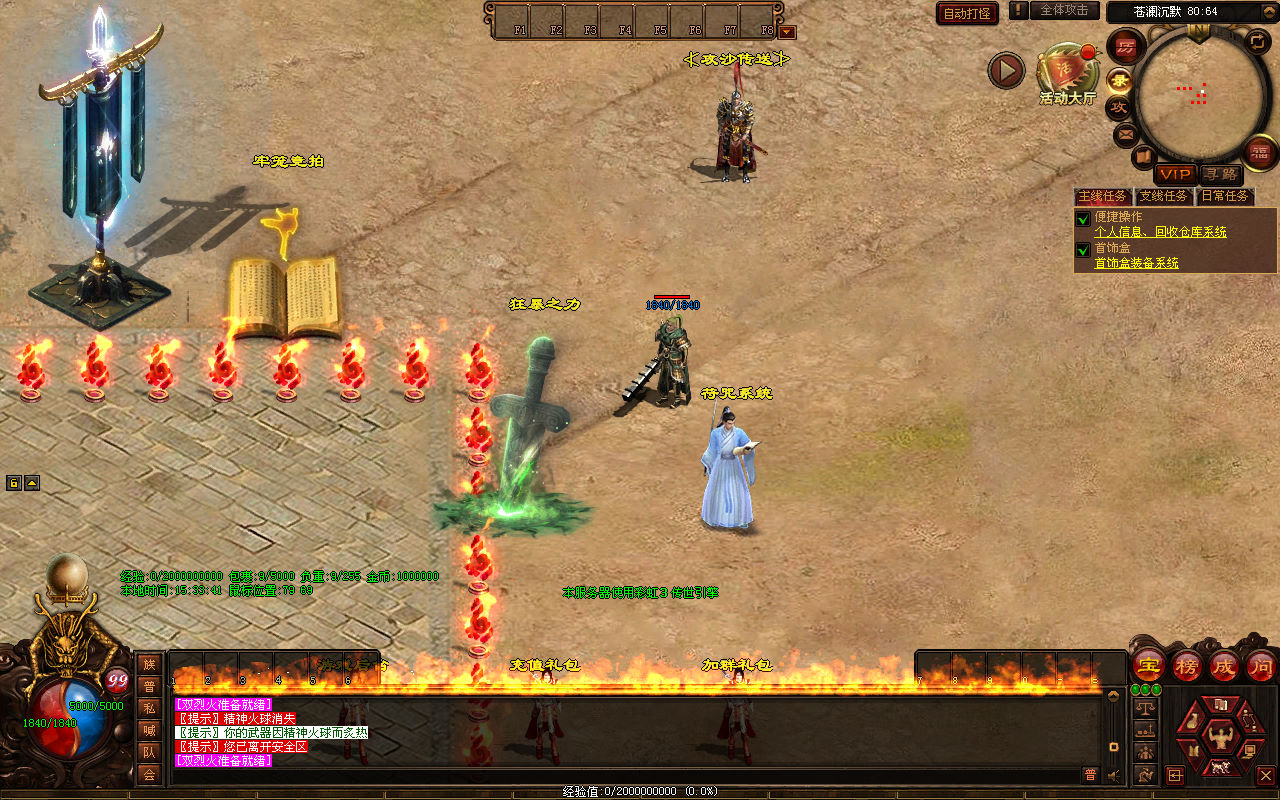
Task: Switch to the 日常任务 daily quest tab
Action: click(1224, 196)
